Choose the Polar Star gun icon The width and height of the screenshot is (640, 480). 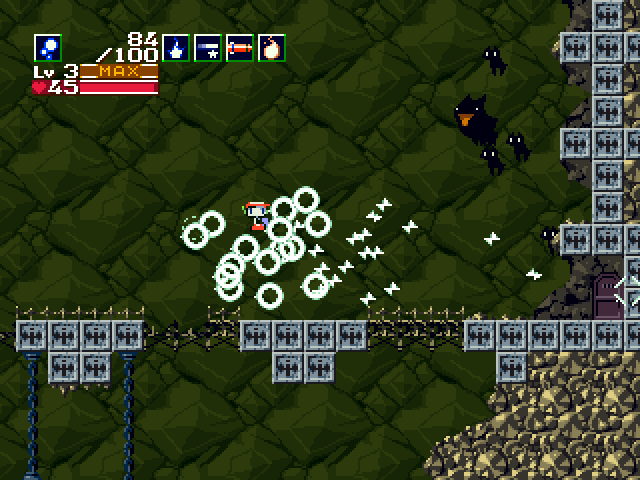click(208, 47)
